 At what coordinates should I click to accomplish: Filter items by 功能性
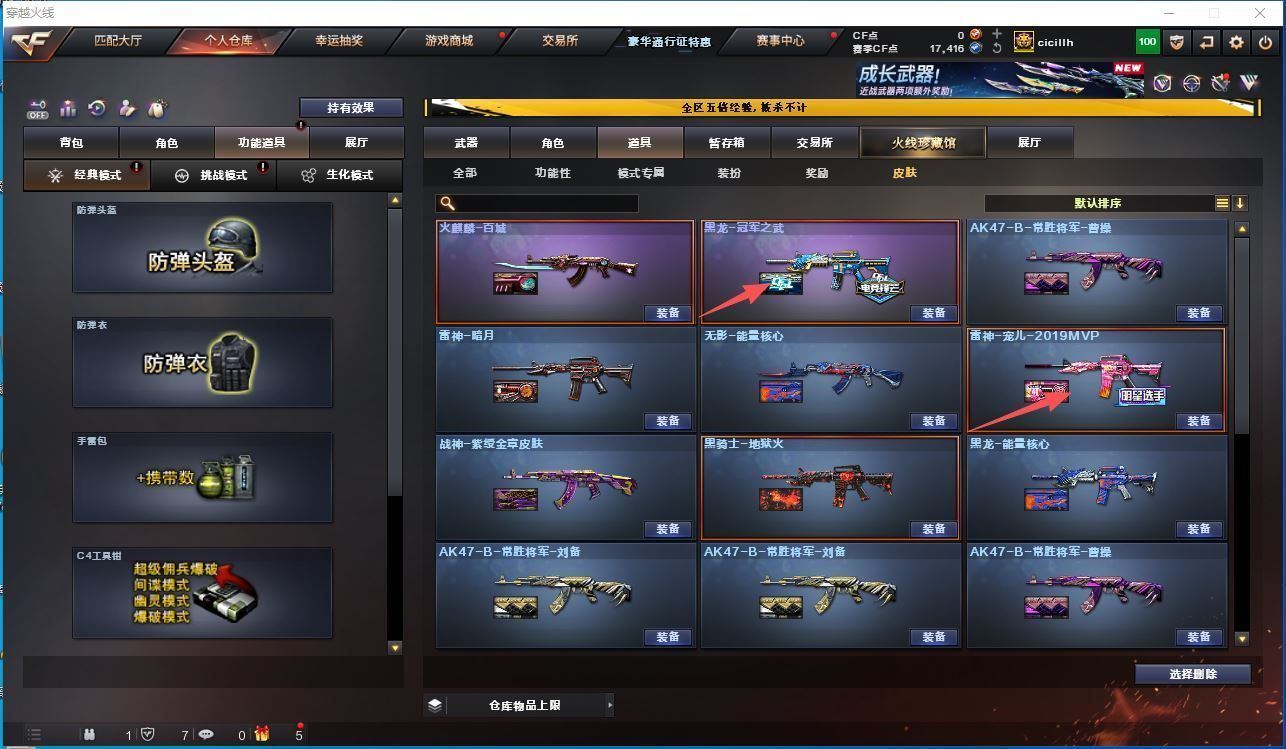pyautogui.click(x=552, y=173)
